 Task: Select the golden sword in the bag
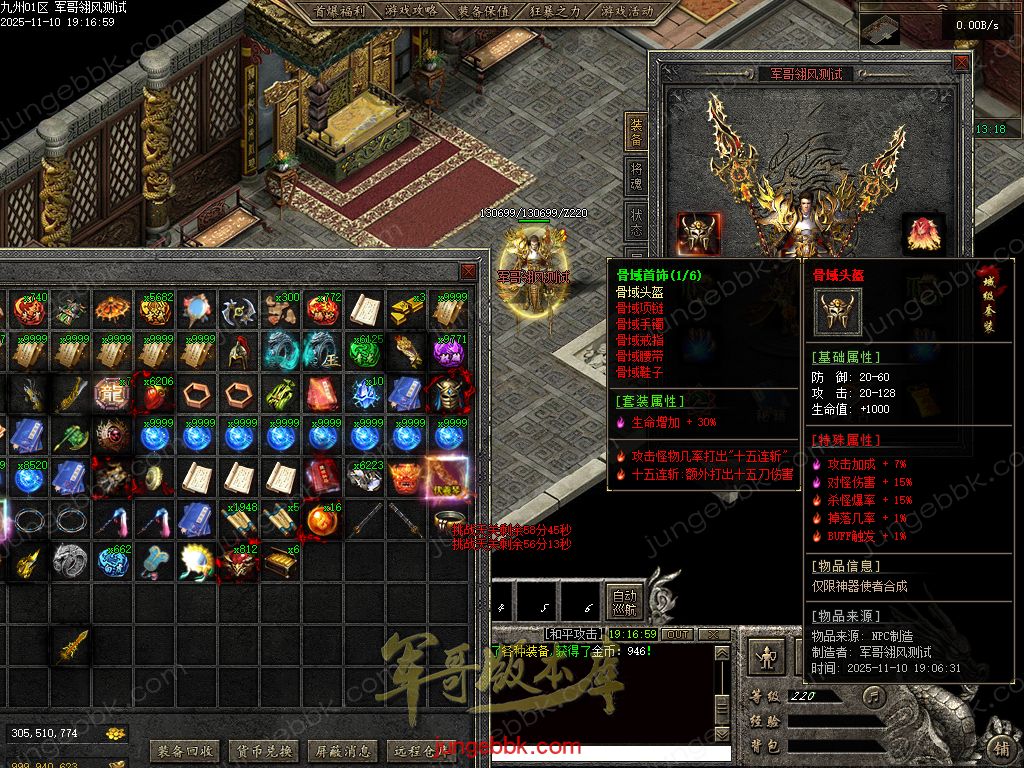tap(72, 646)
